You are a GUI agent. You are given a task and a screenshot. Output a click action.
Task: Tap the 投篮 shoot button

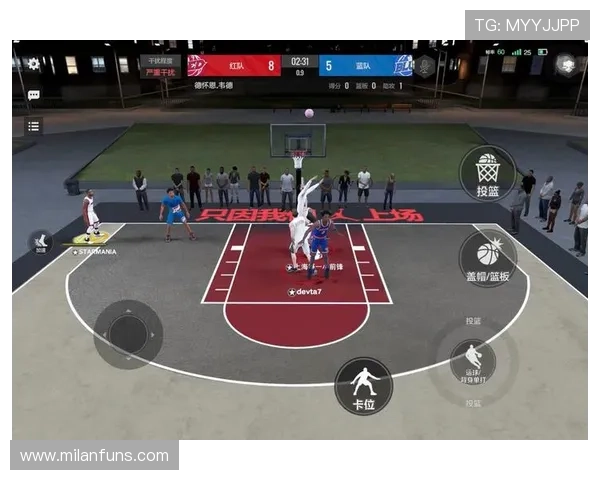[488, 172]
